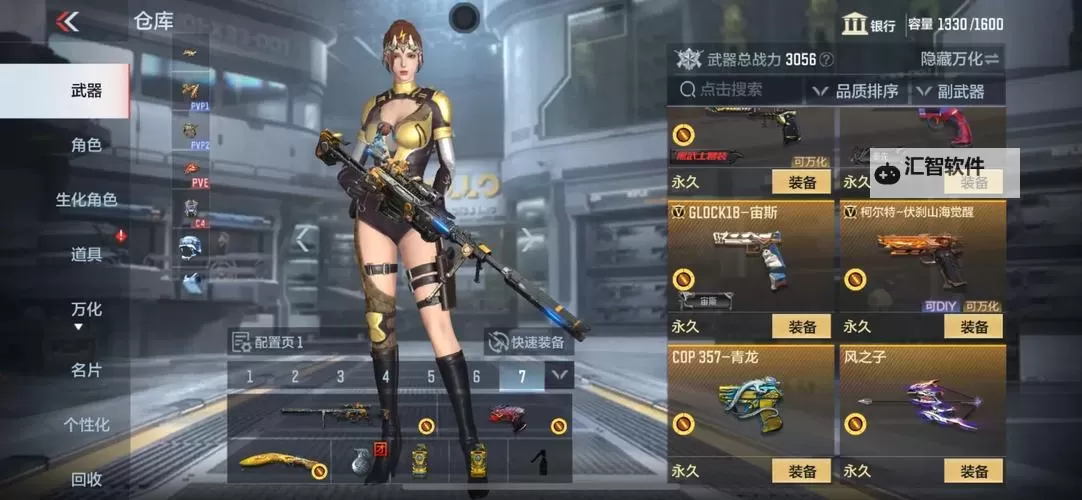This screenshot has height=500, width=1082.
Task: Open the 副武器 filter dropdown
Action: coord(949,91)
